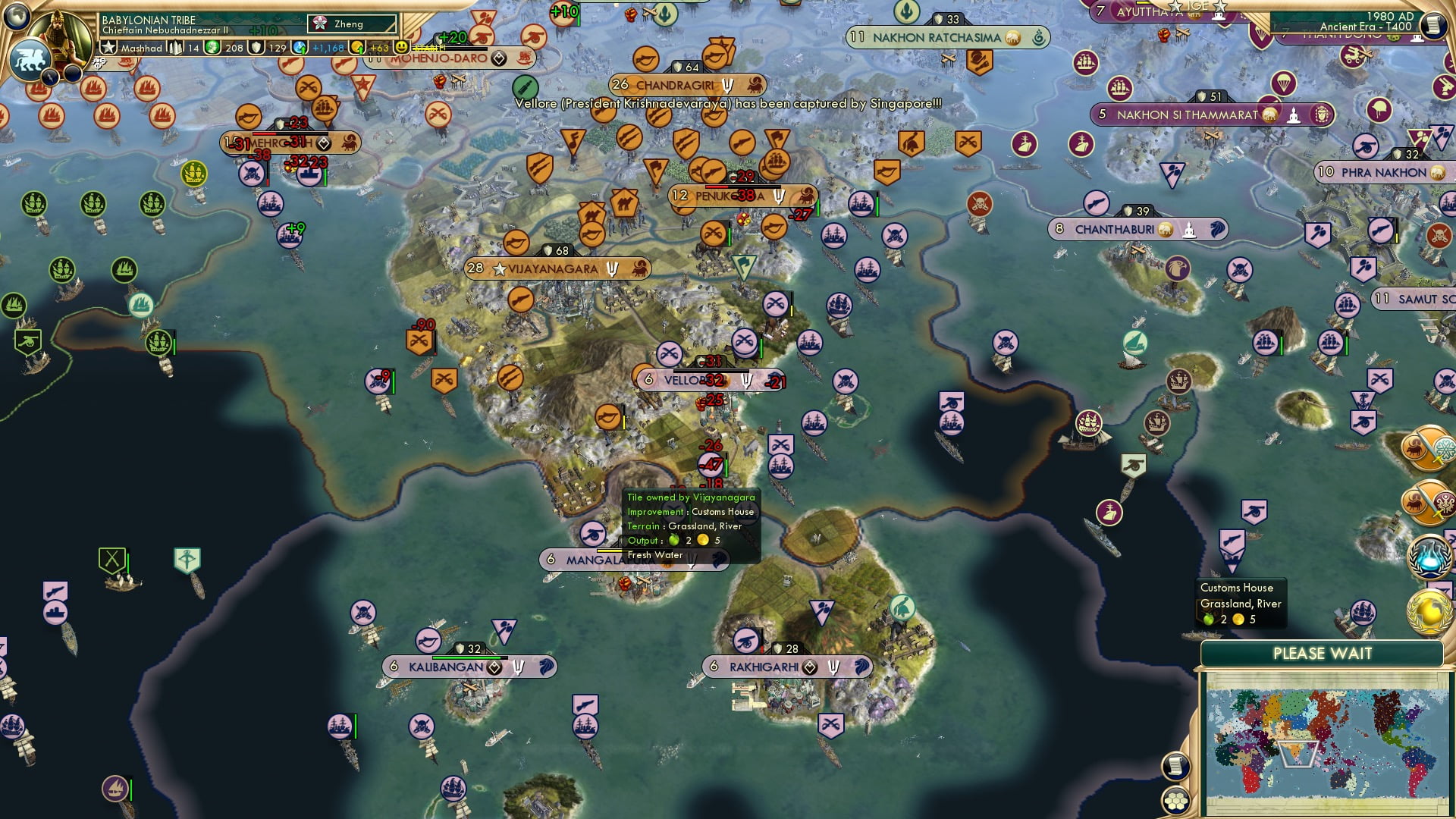This screenshot has width=1456, height=819.
Task: Click the happiness smiley face indicator
Action: pos(399,47)
